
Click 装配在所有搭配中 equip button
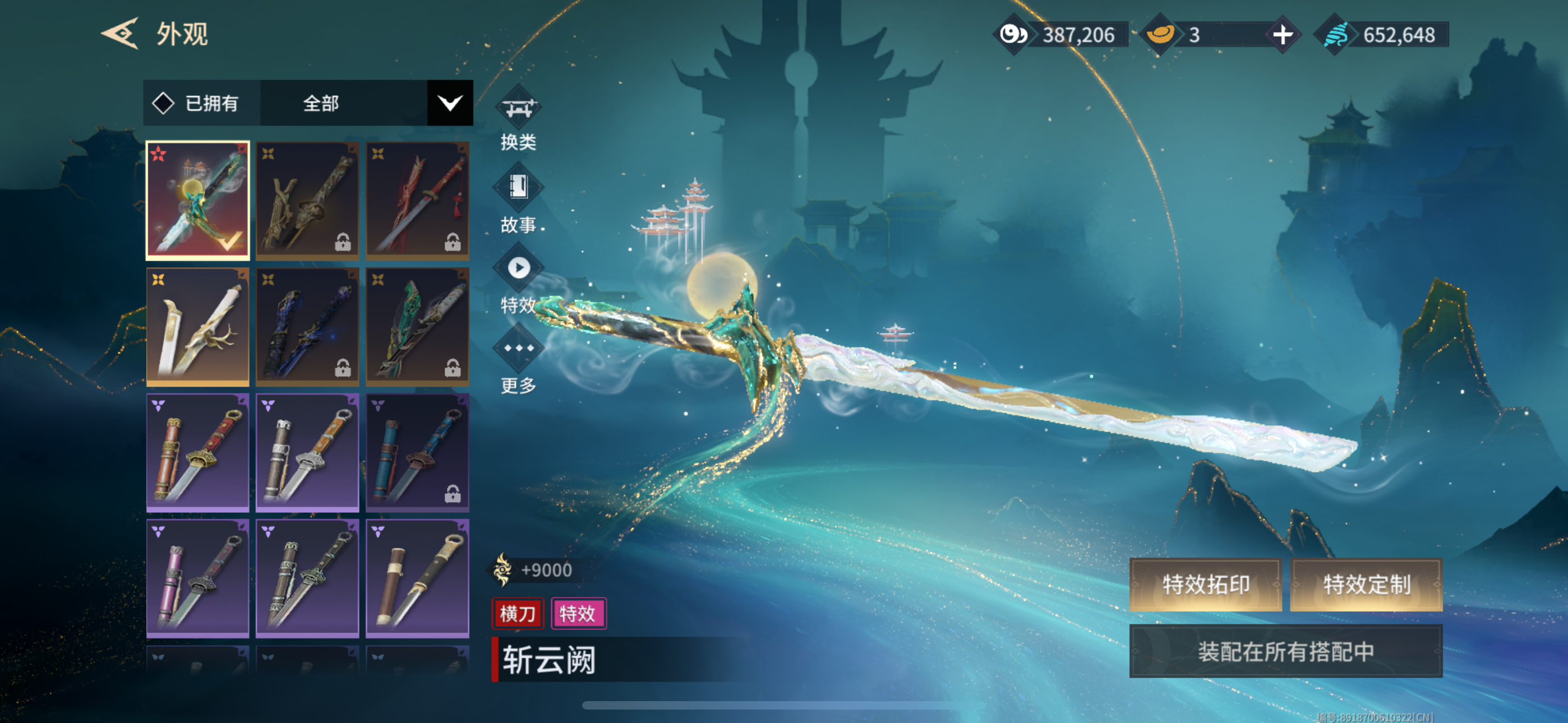1285,651
